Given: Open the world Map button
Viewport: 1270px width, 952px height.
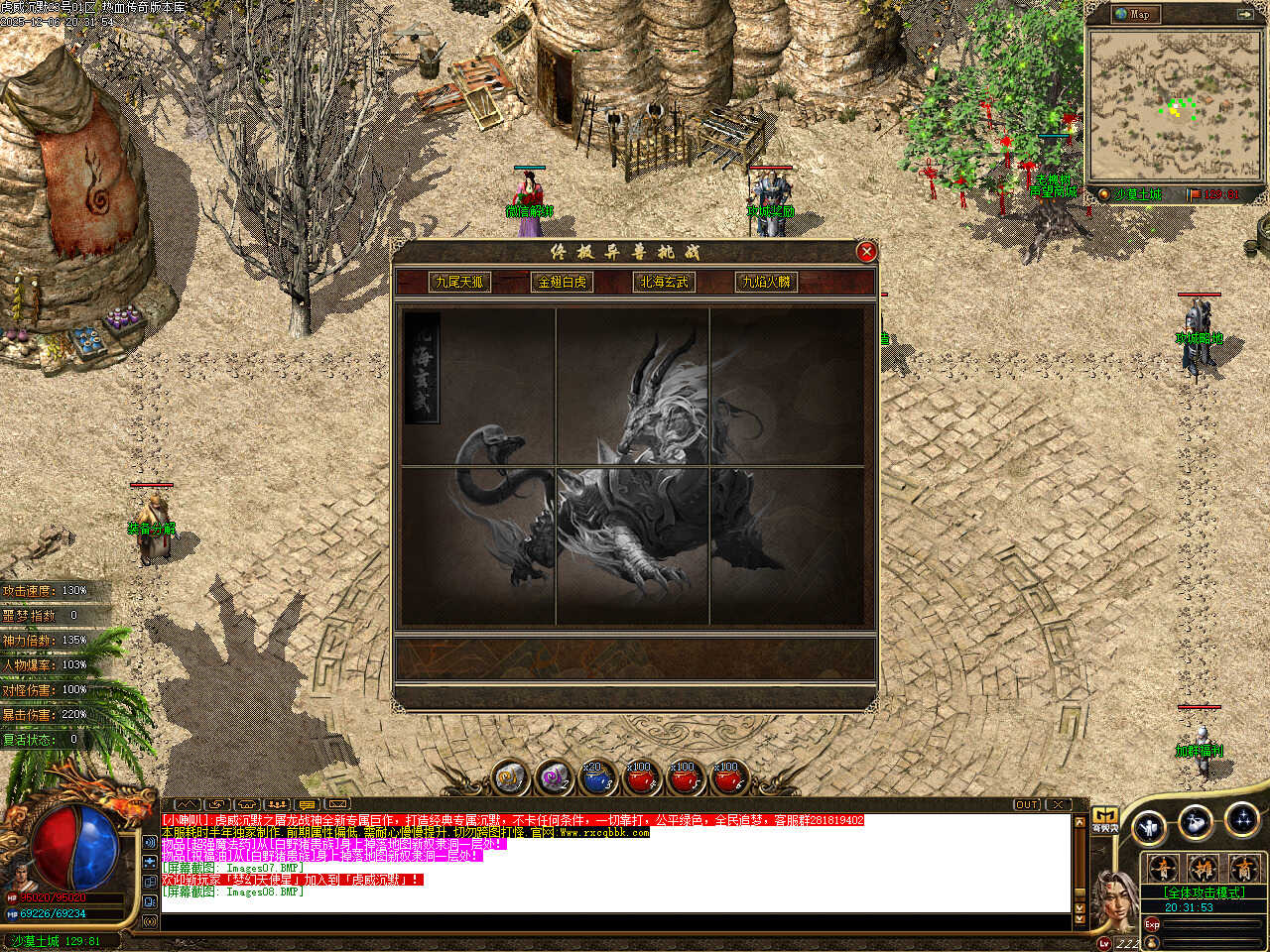Looking at the screenshot, I should click(1132, 14).
